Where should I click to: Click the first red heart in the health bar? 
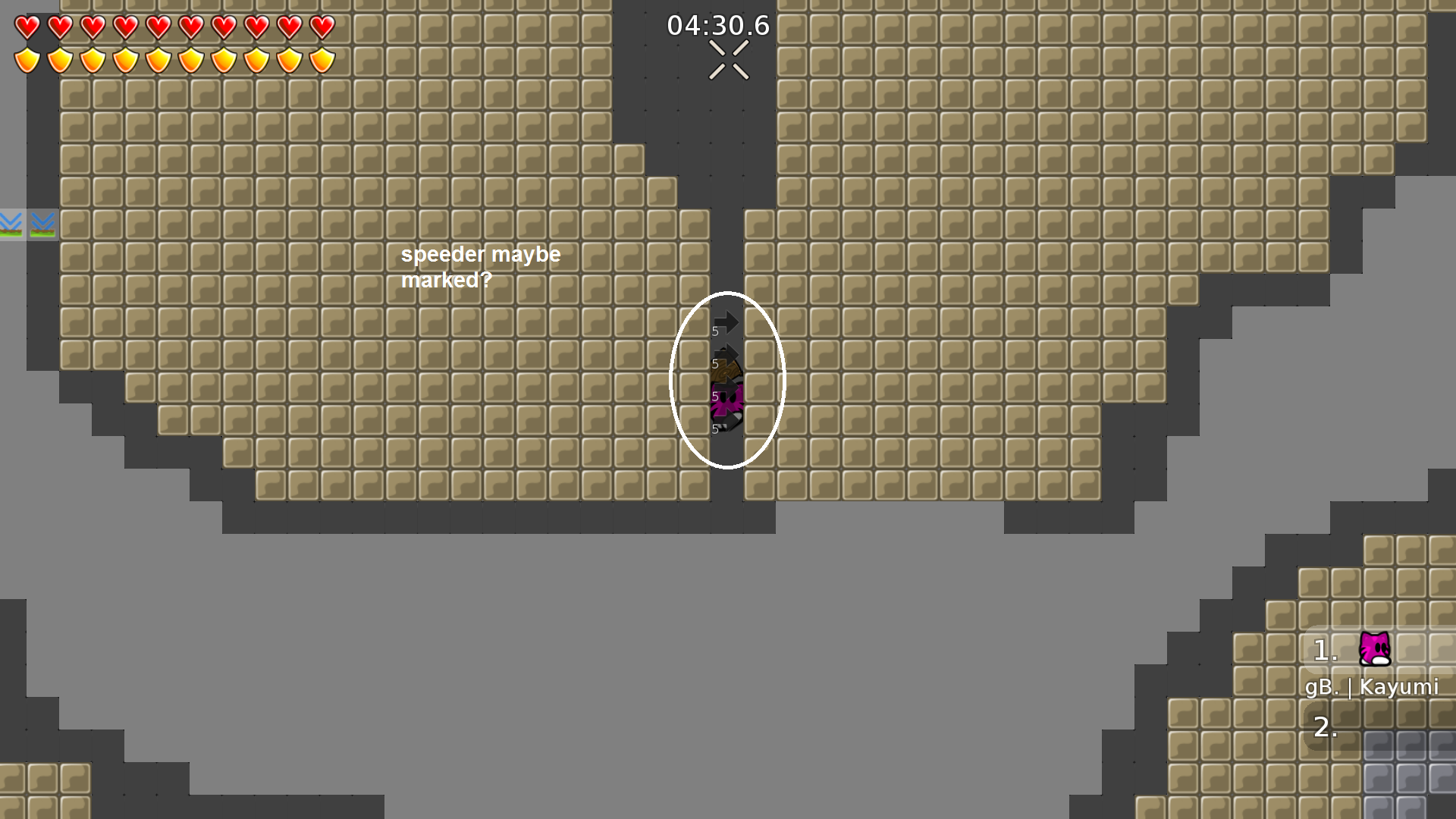click(27, 28)
